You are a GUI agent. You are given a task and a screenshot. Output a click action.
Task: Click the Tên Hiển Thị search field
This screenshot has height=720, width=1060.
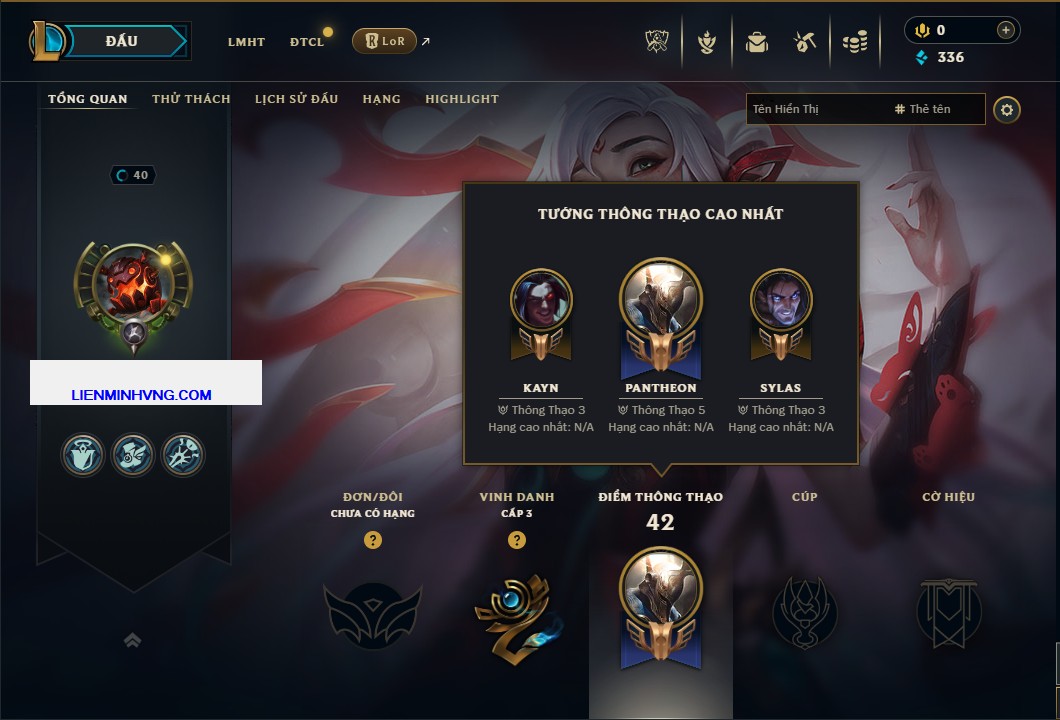click(815, 109)
